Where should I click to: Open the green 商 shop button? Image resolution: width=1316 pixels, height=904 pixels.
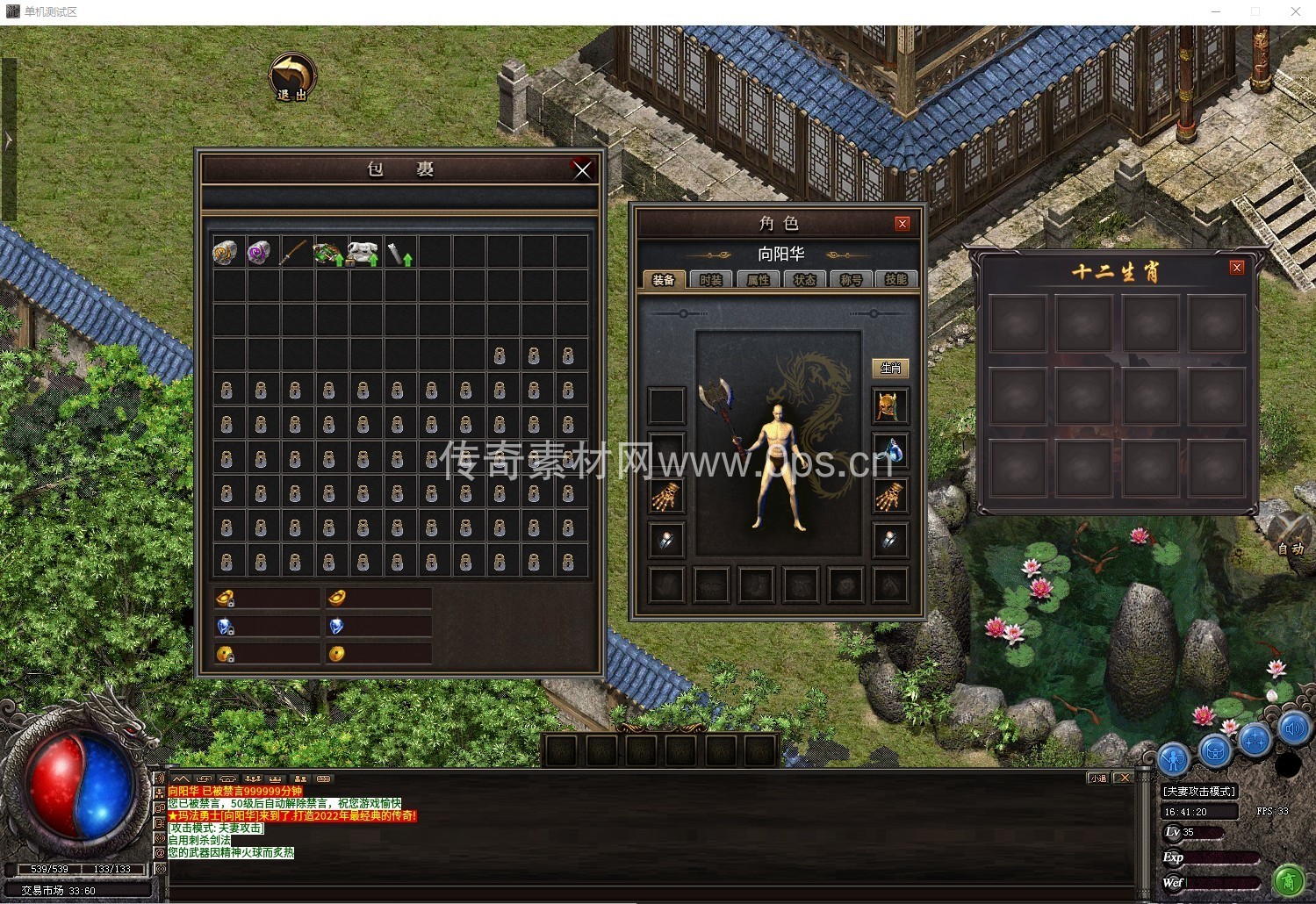[x=1288, y=879]
